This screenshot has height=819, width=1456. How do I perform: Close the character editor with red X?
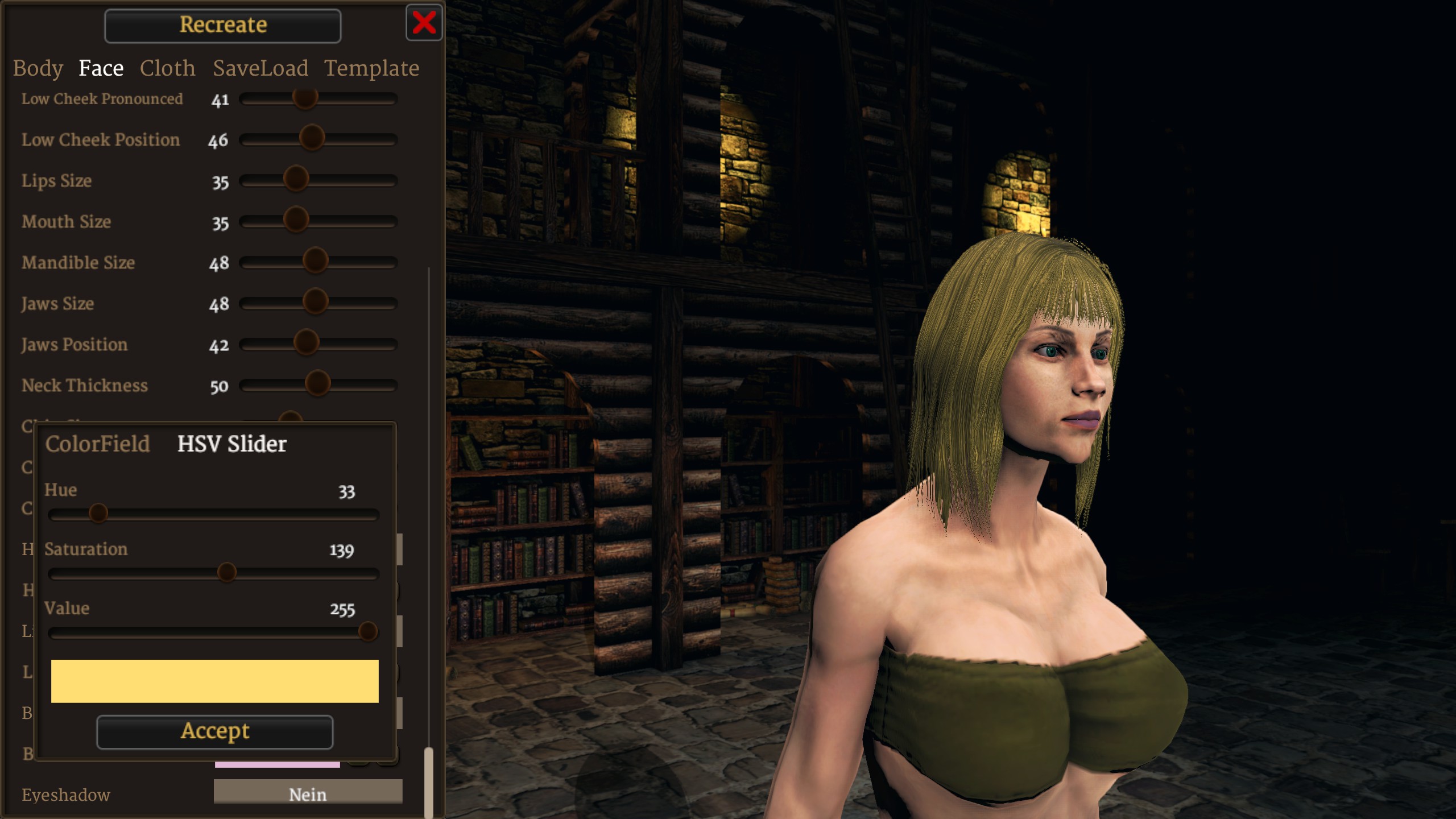(x=424, y=23)
